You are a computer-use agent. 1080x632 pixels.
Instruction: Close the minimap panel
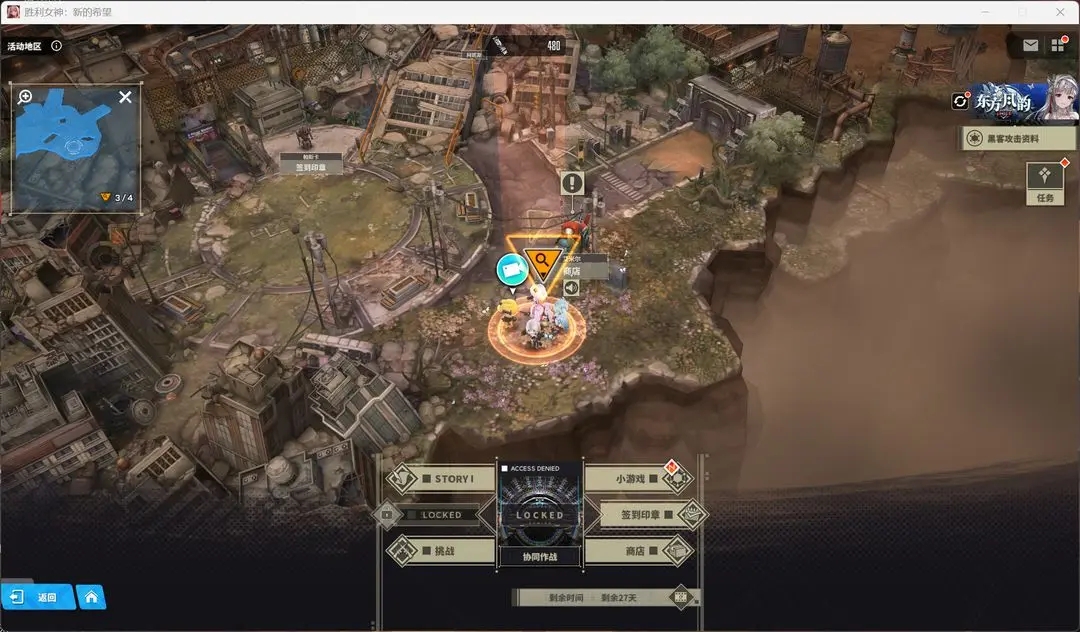pyautogui.click(x=125, y=97)
